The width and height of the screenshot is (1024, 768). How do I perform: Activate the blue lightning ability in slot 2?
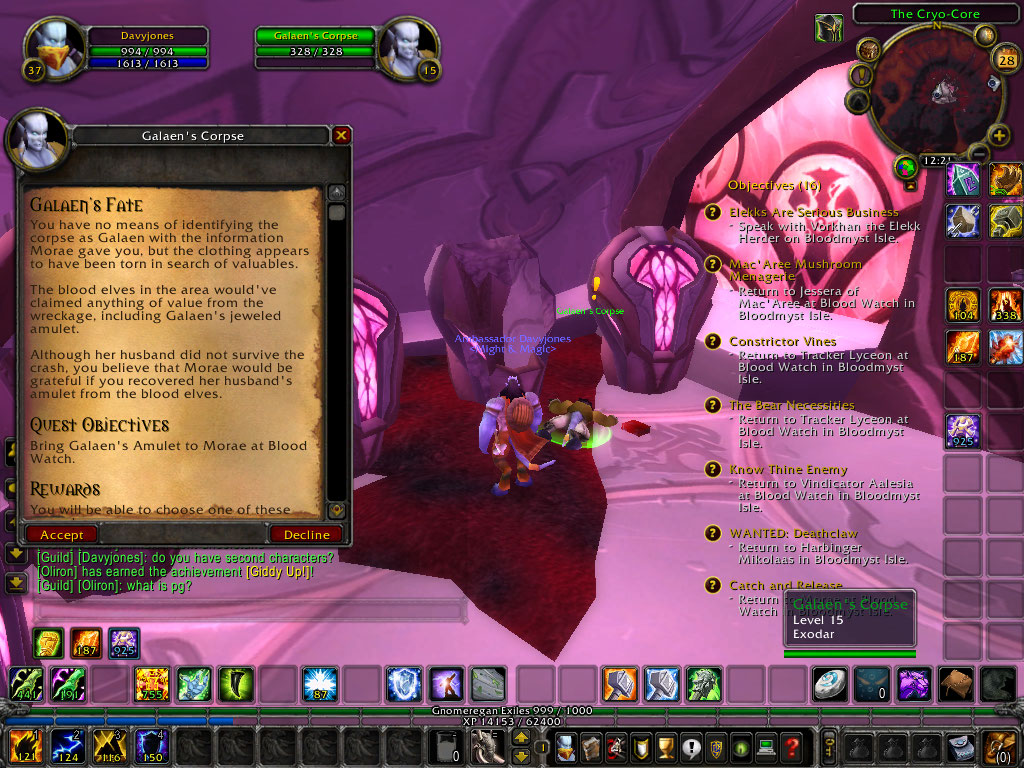64,746
